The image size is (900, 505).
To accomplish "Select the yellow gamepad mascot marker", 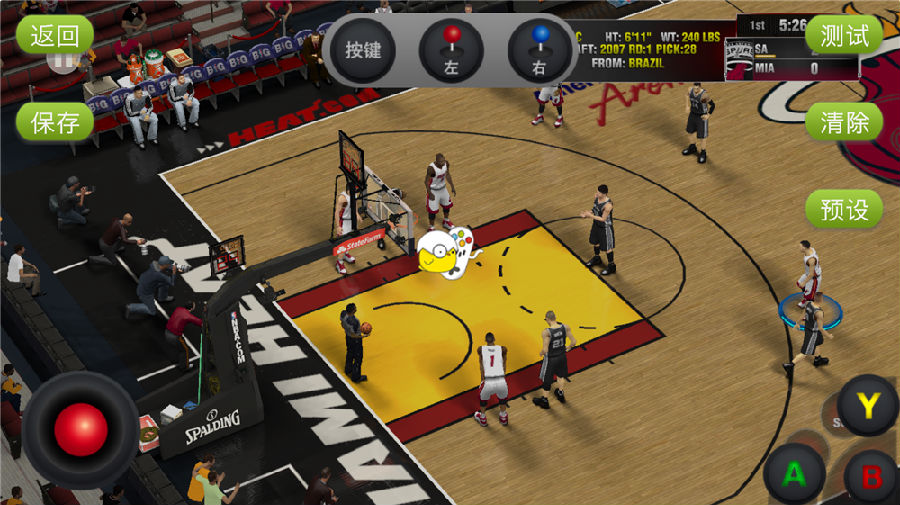I will [443, 251].
